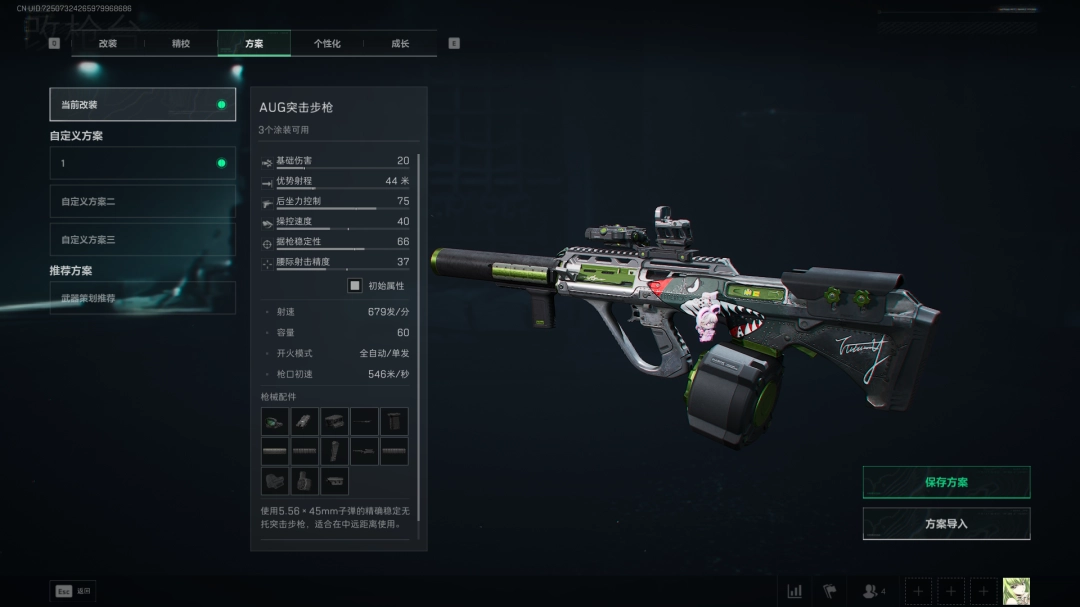The height and width of the screenshot is (607, 1080).
Task: Select the 当前改装 entry
Action: [142, 104]
